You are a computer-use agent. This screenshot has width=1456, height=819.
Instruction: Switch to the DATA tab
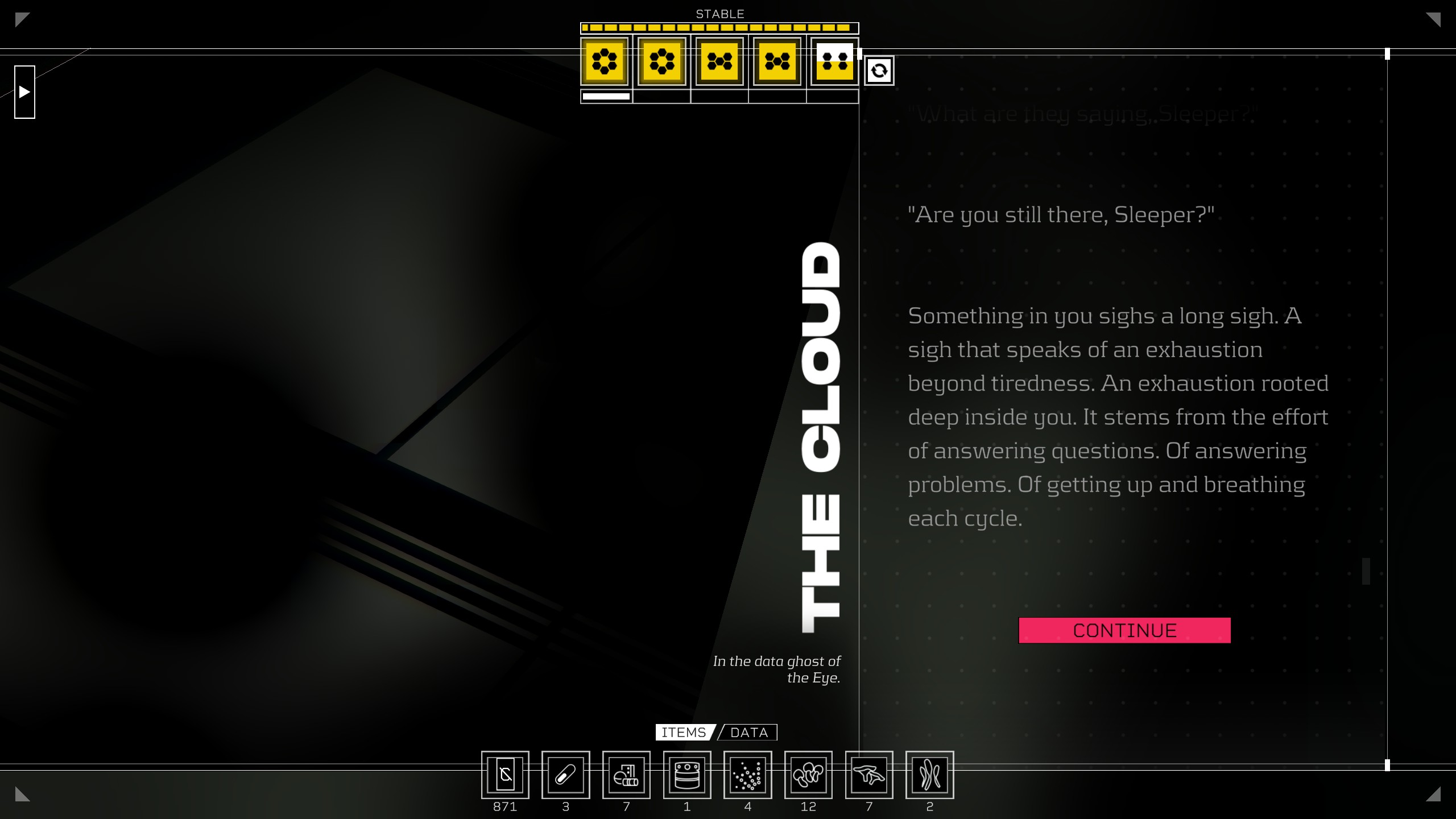(748, 733)
